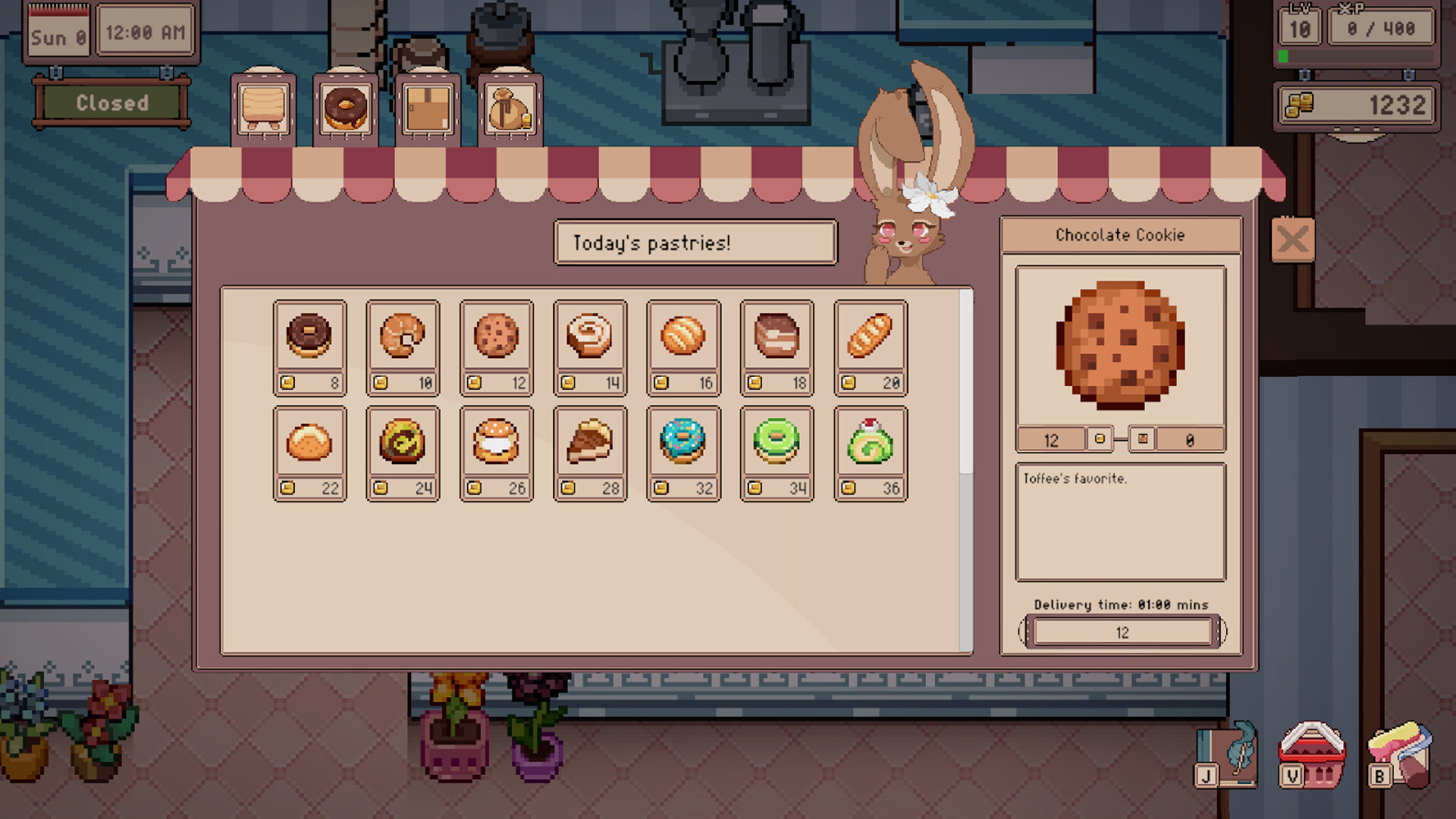This screenshot has height=819, width=1456.
Task: Click the delivery quantity field showing 12
Action: point(1122,632)
